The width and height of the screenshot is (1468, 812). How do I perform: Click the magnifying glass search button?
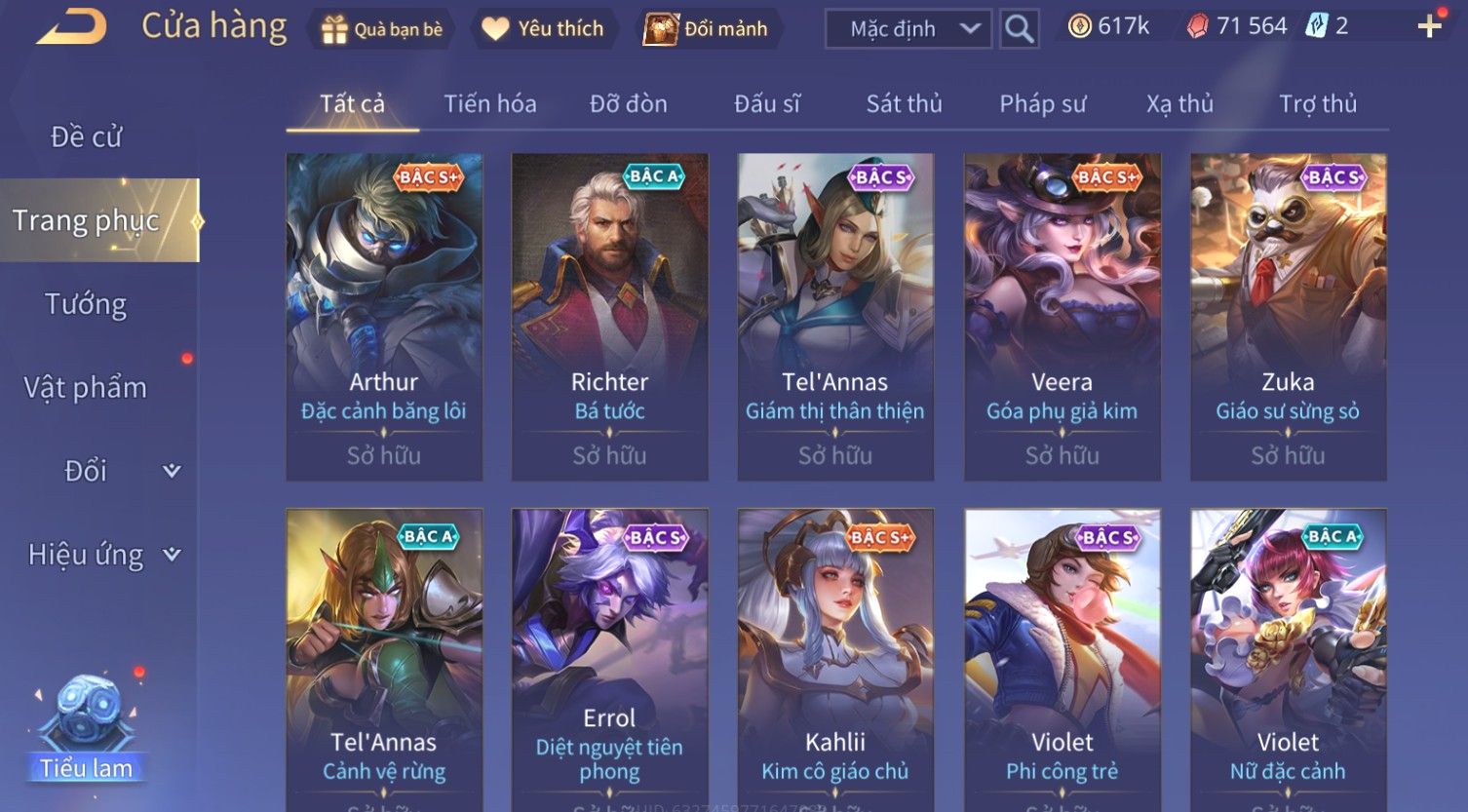(1020, 29)
